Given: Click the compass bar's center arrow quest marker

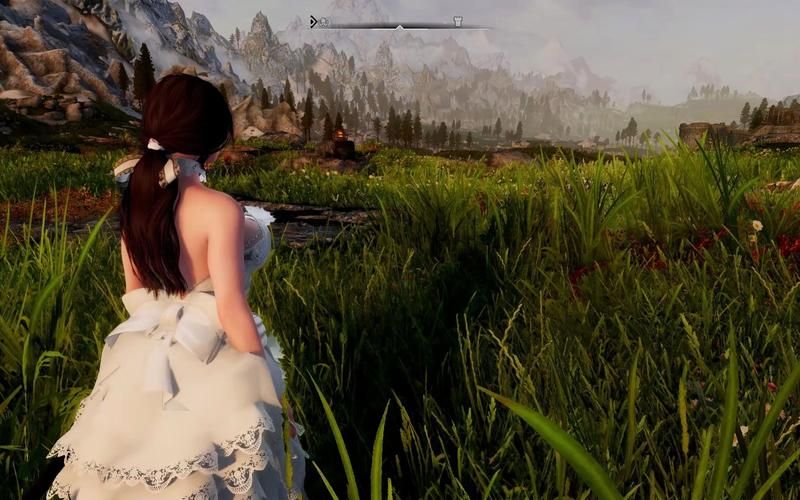Looking at the screenshot, I should [x=399, y=25].
